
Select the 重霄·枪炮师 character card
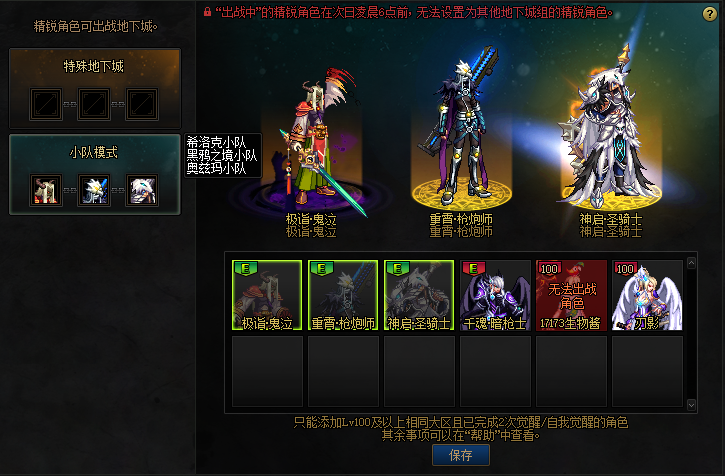(x=344, y=295)
